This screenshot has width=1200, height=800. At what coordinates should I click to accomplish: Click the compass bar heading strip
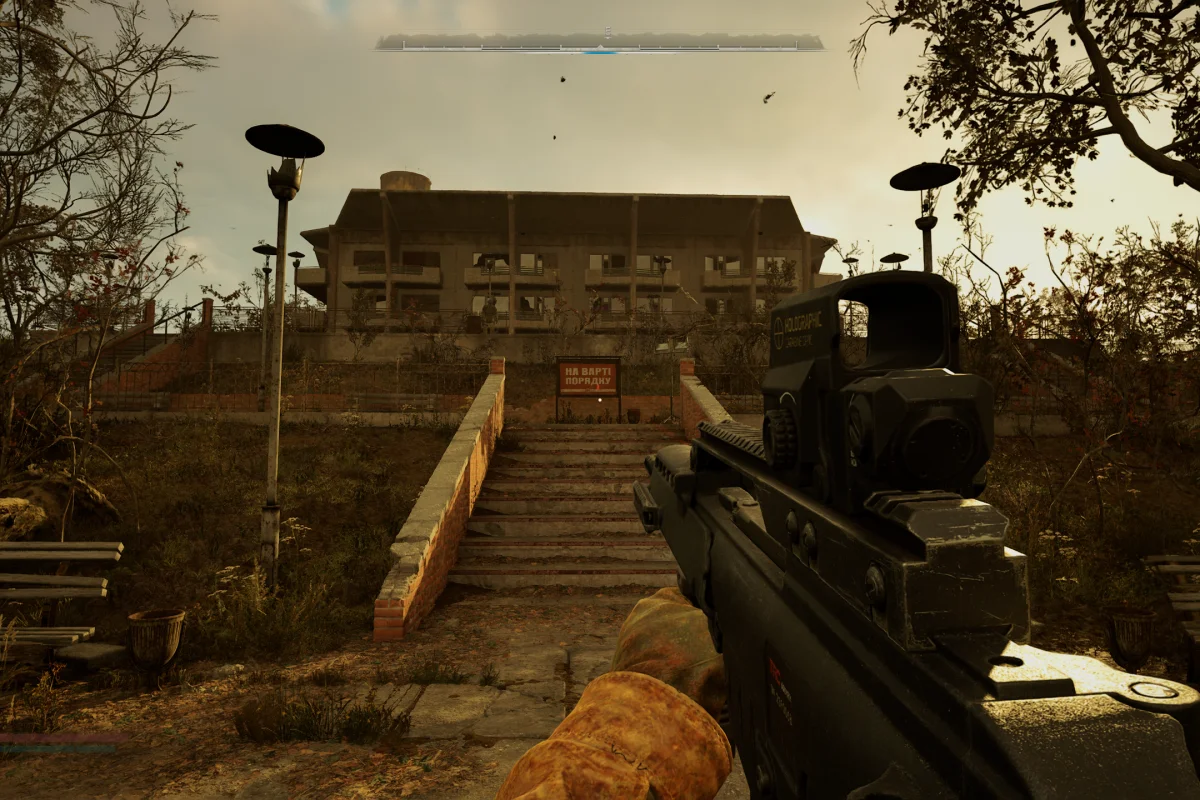[600, 43]
